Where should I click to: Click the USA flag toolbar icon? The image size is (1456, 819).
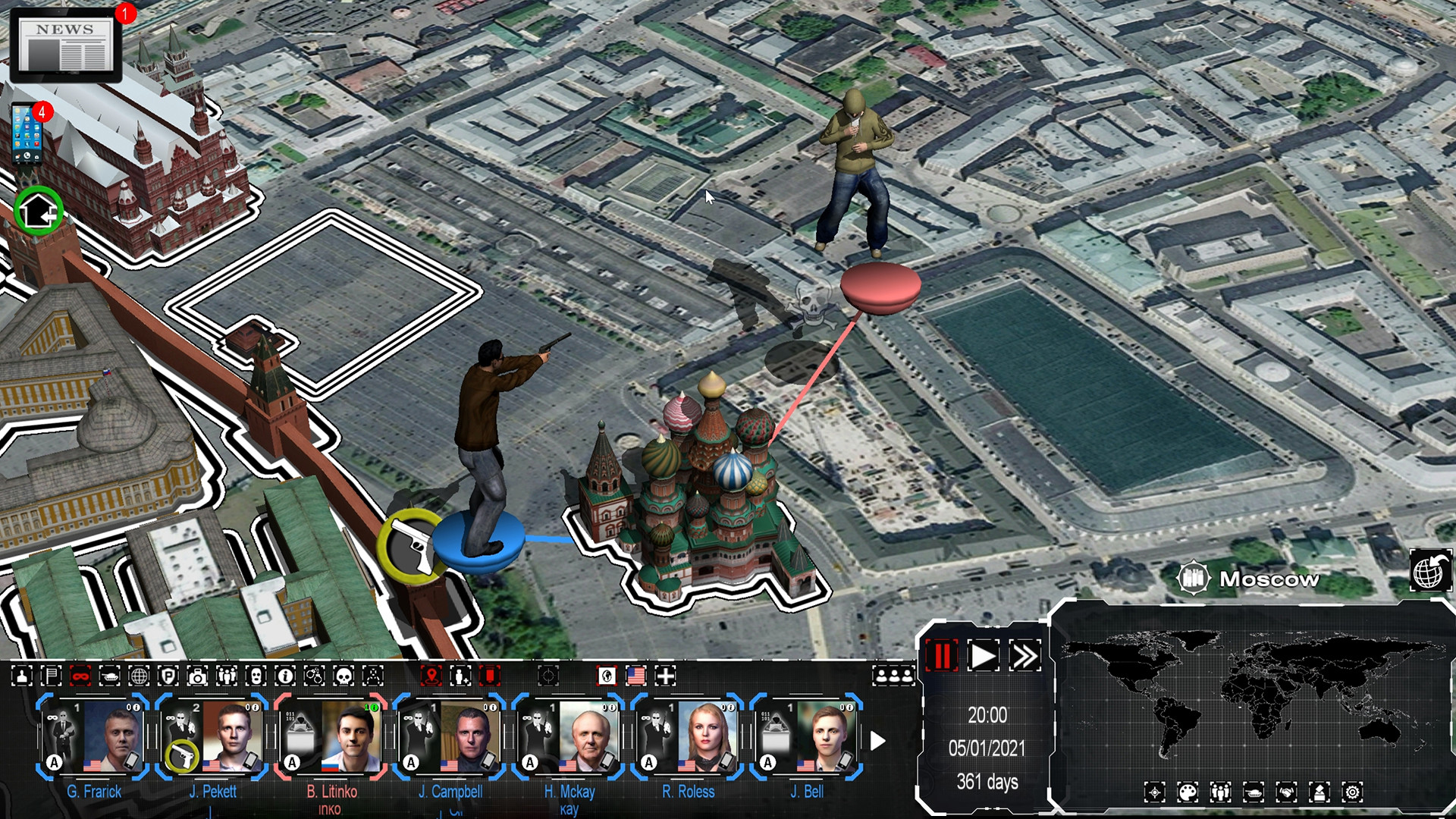635,676
